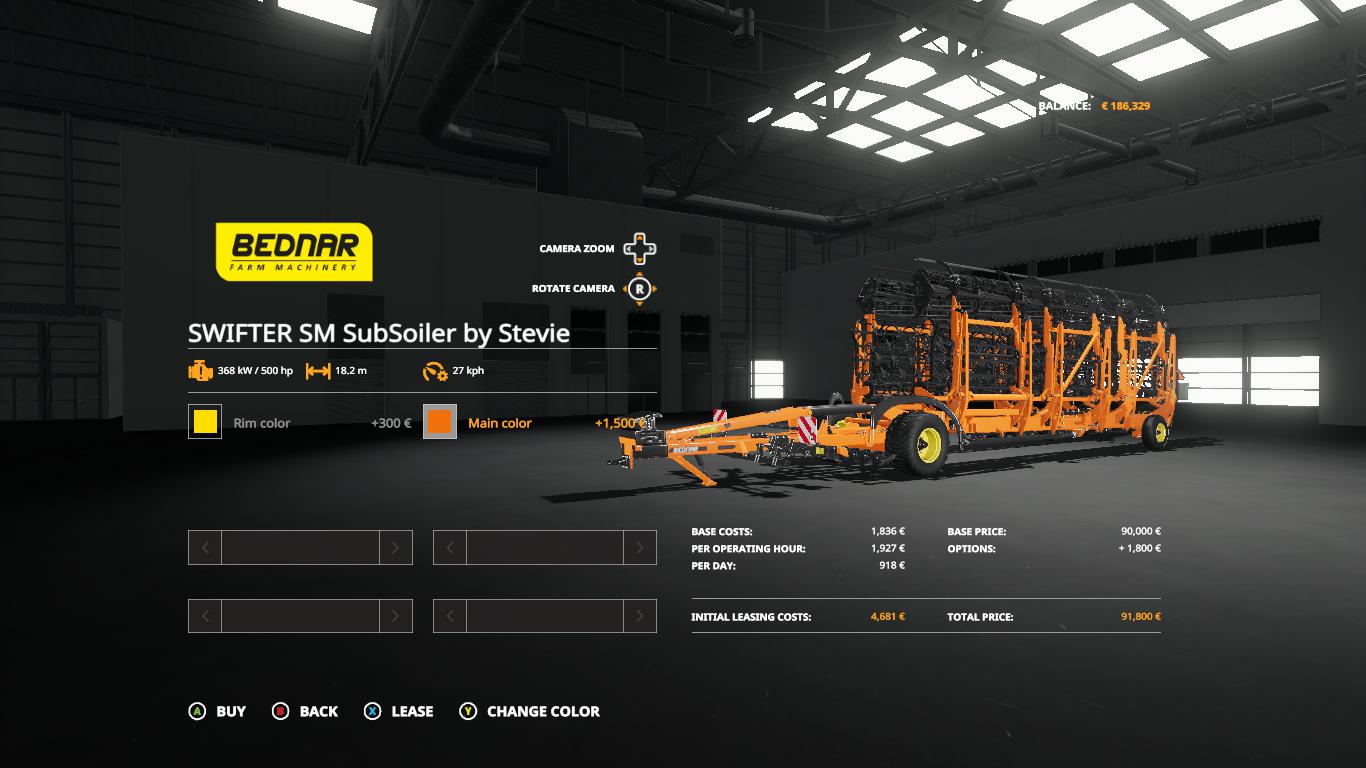Activate the Change Color option
1366x768 pixels.
point(530,711)
